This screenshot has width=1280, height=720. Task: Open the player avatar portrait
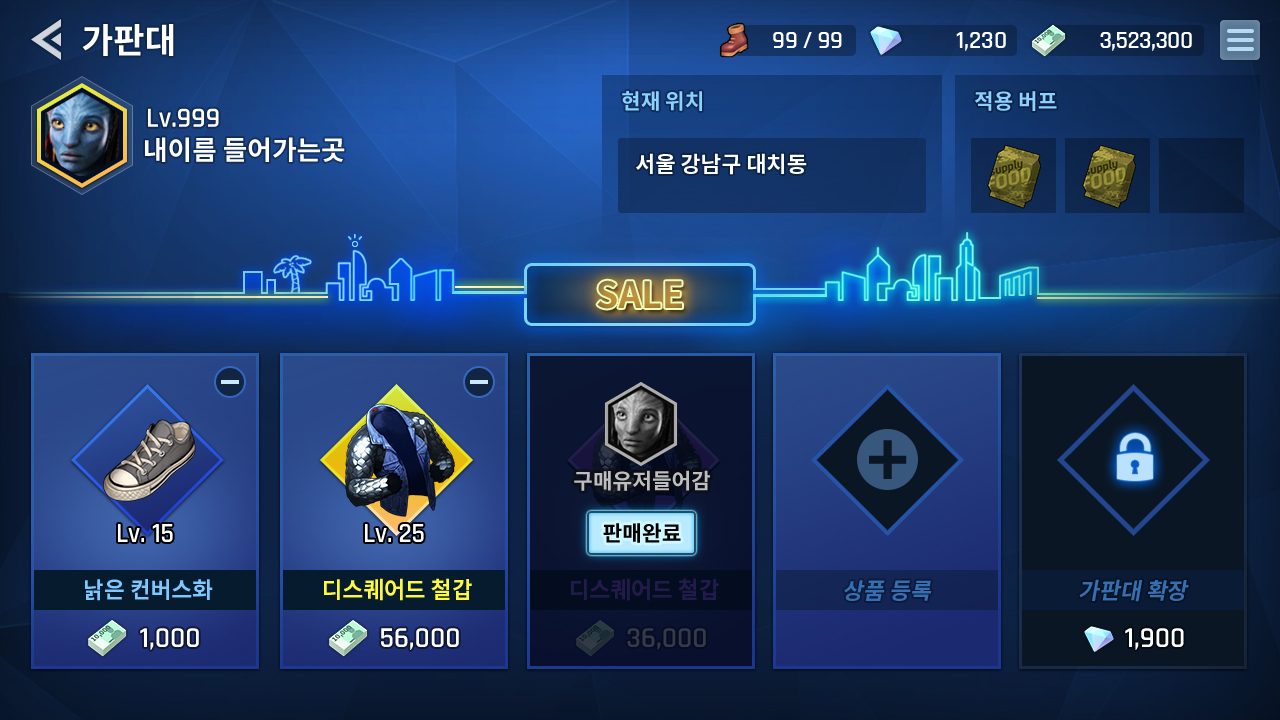point(82,135)
